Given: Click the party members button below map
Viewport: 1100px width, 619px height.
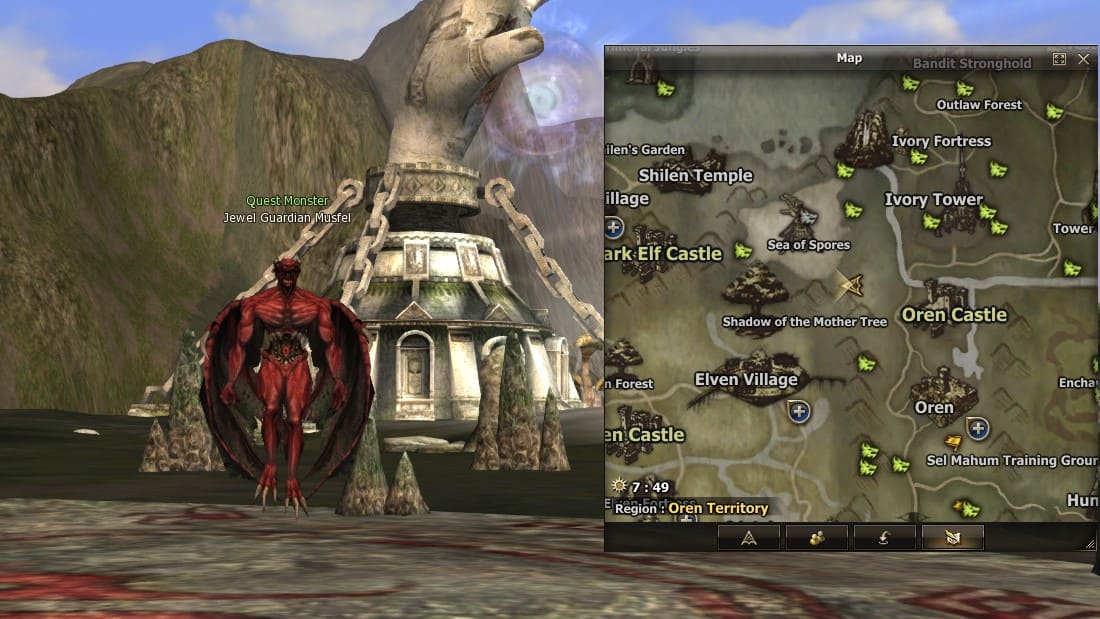Looking at the screenshot, I should [x=817, y=537].
